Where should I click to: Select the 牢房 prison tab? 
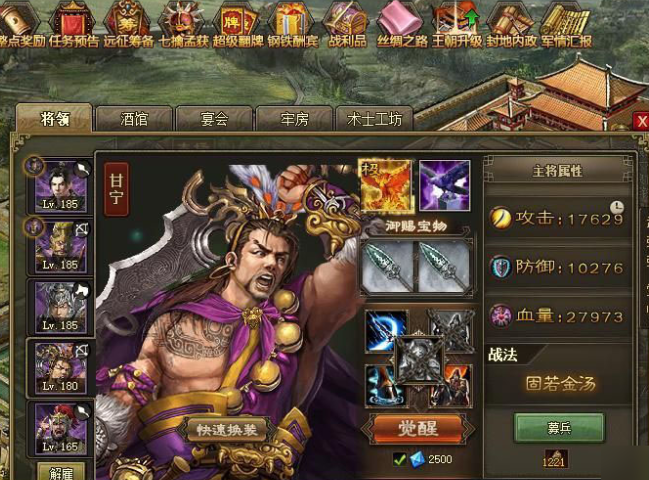(294, 119)
